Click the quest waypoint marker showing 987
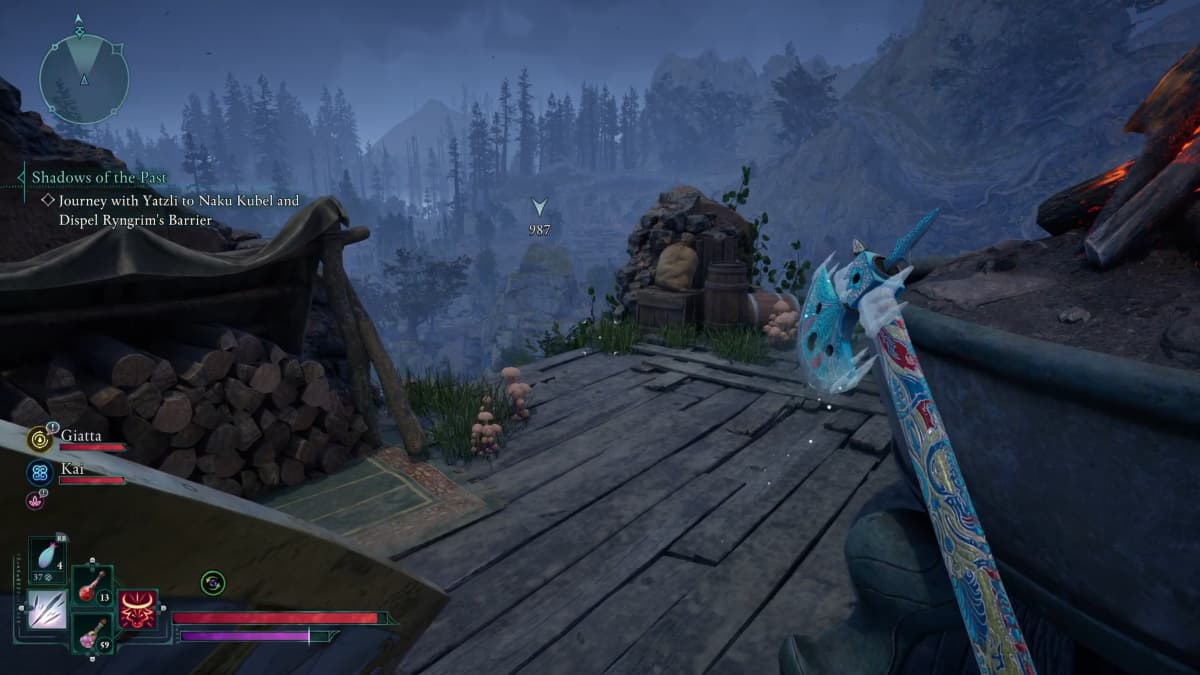The height and width of the screenshot is (675, 1200). point(540,208)
